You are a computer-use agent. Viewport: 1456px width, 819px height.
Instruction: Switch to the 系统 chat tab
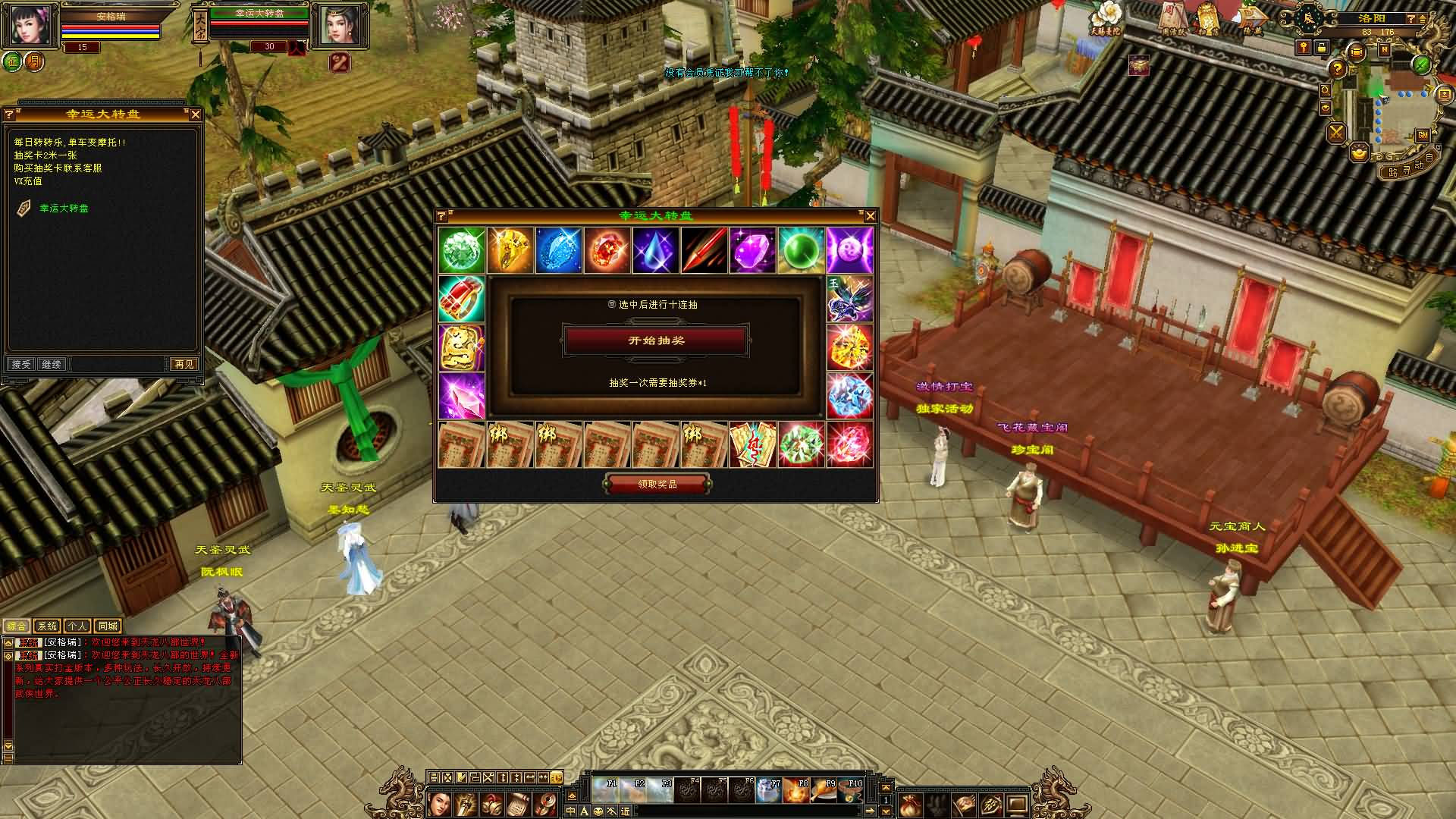pyautogui.click(x=47, y=626)
